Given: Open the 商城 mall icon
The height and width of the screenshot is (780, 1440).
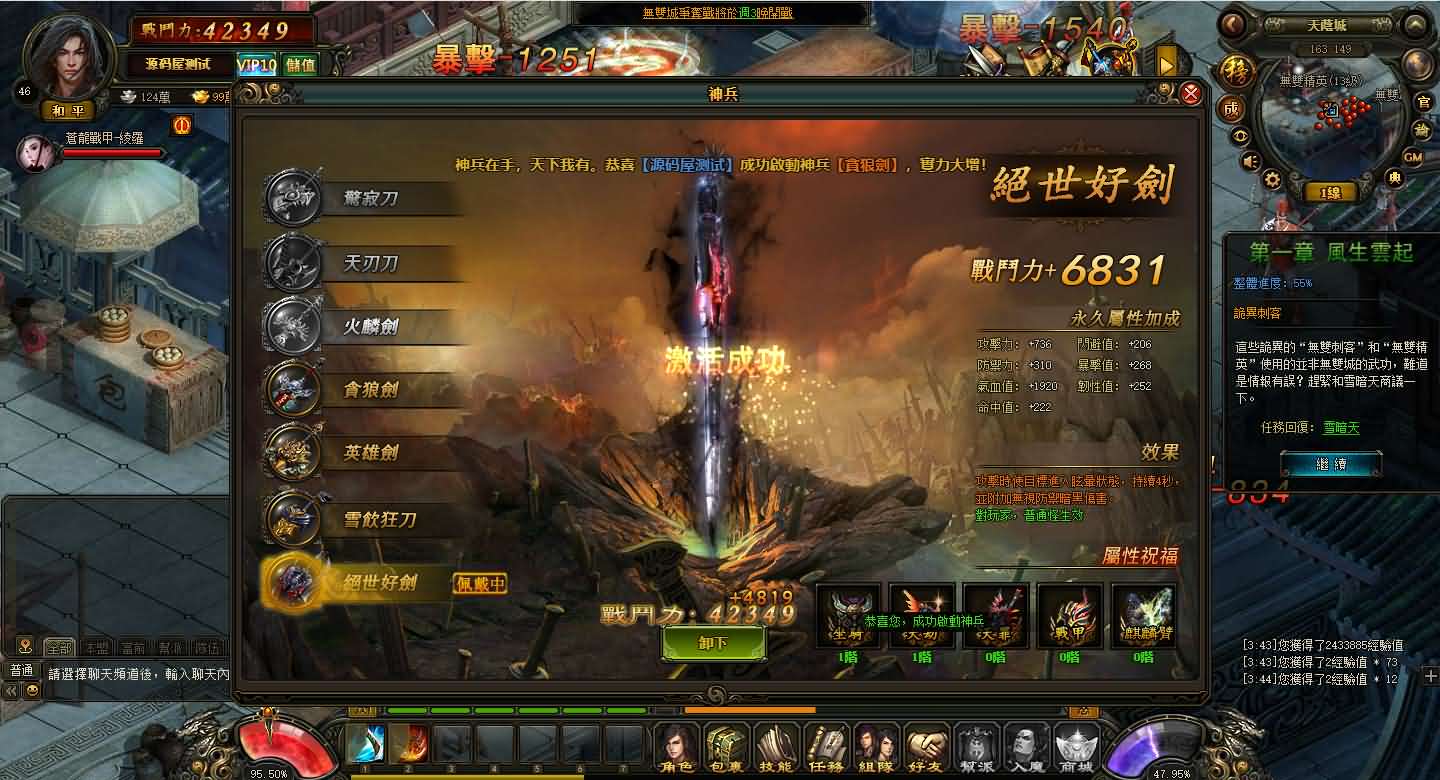Looking at the screenshot, I should coord(1076,744).
